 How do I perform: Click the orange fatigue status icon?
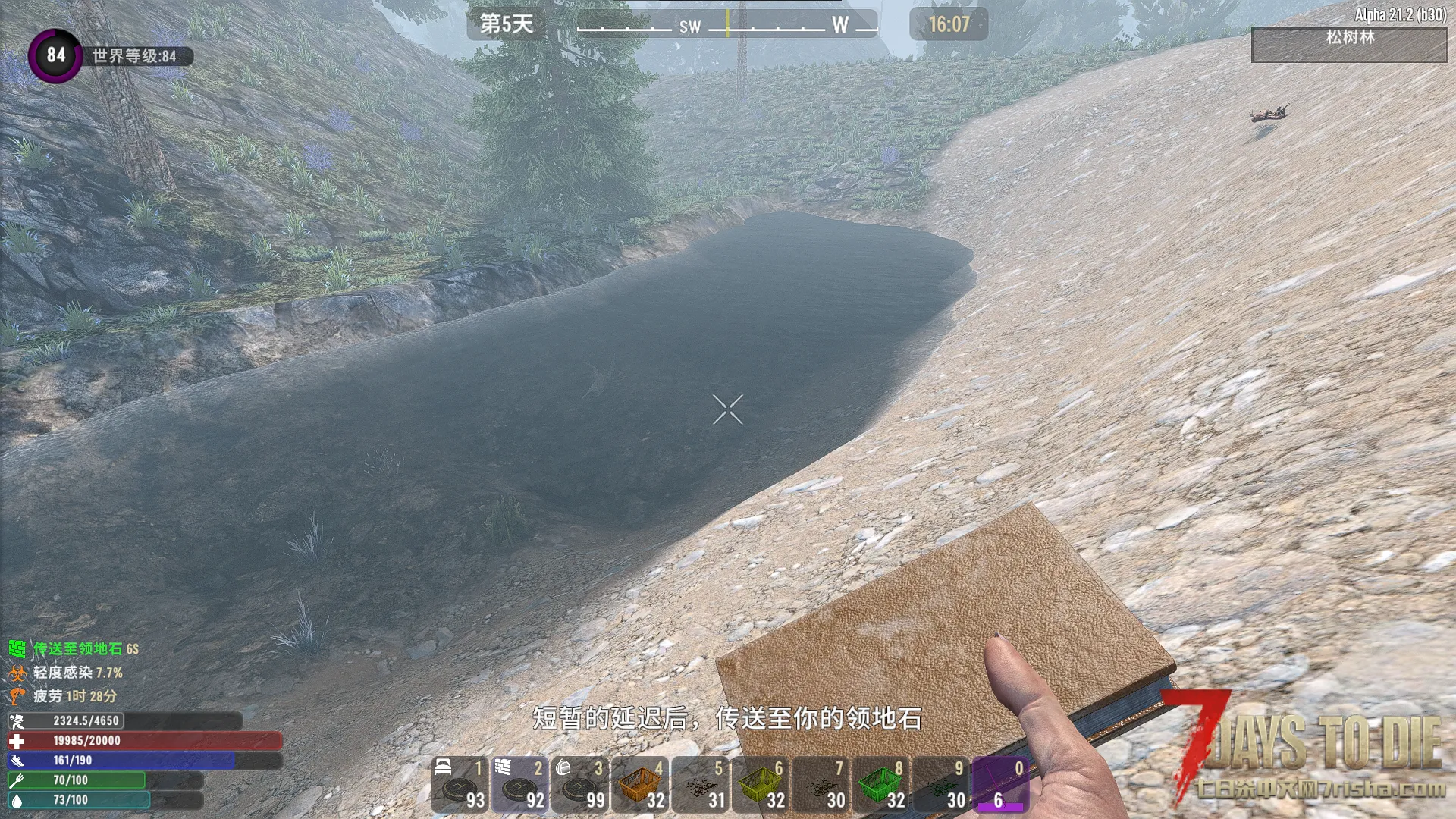[17, 696]
